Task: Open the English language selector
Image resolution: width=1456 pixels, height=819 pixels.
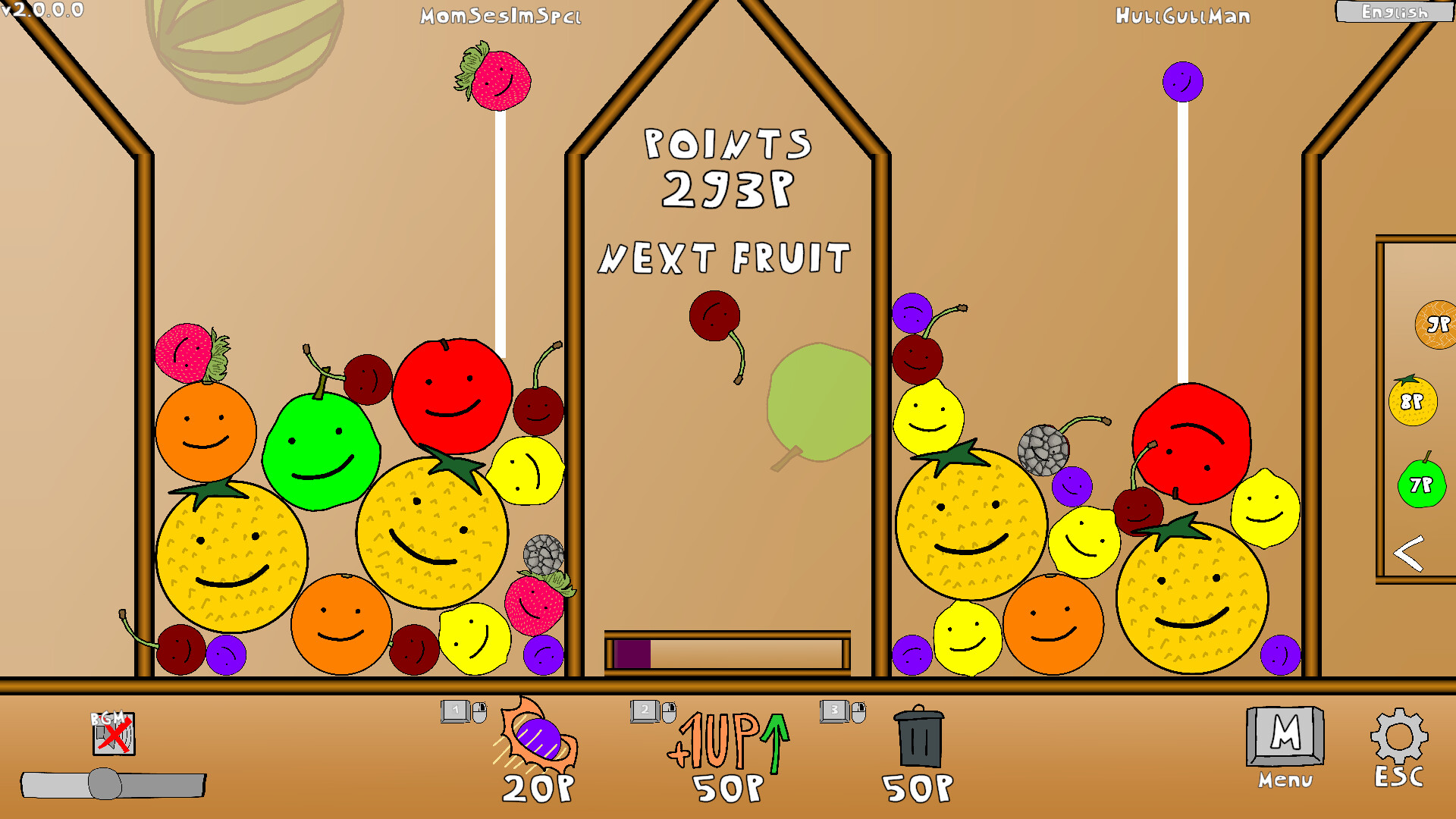Action: [1396, 12]
